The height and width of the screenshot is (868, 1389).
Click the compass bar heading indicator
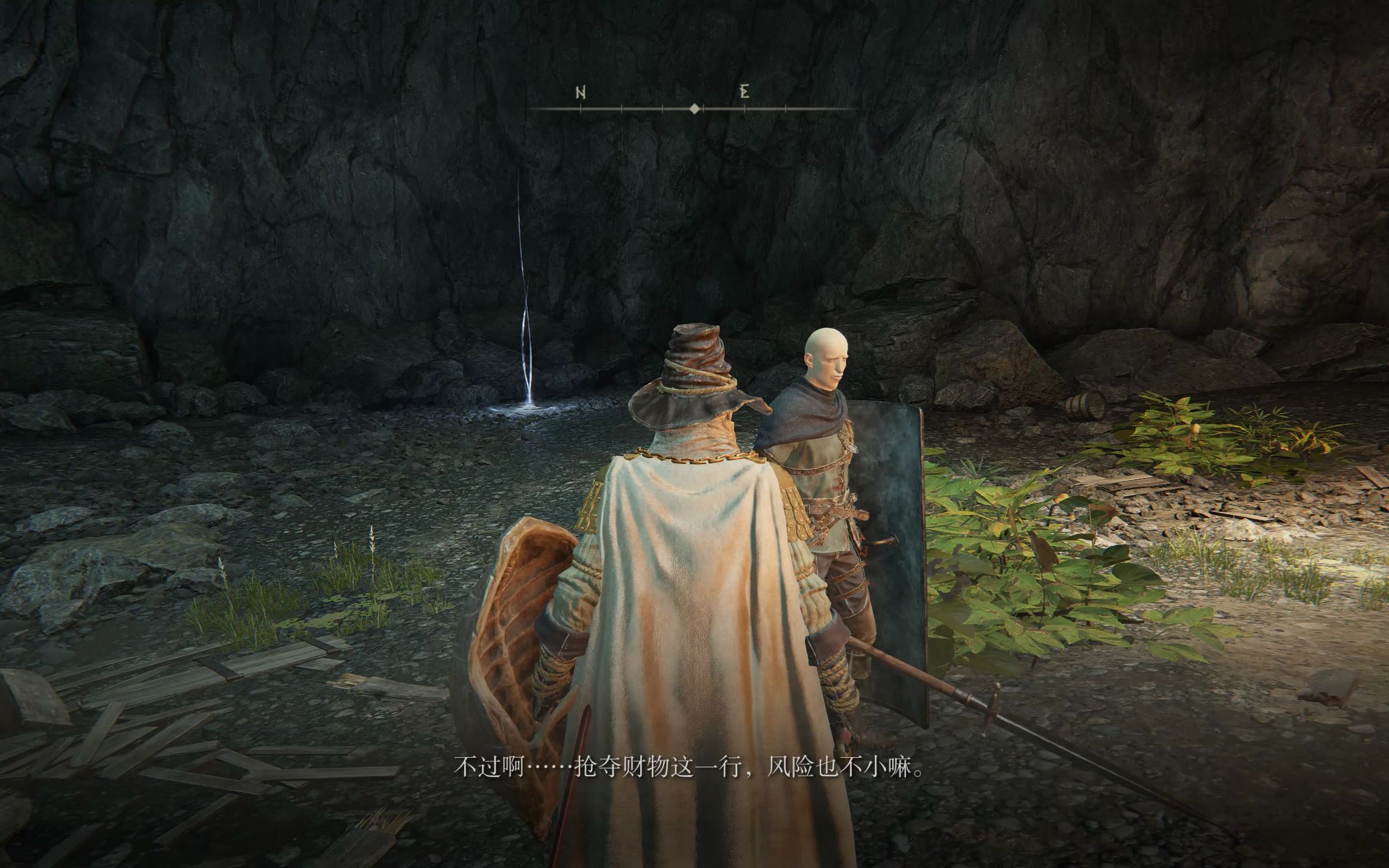(694, 109)
